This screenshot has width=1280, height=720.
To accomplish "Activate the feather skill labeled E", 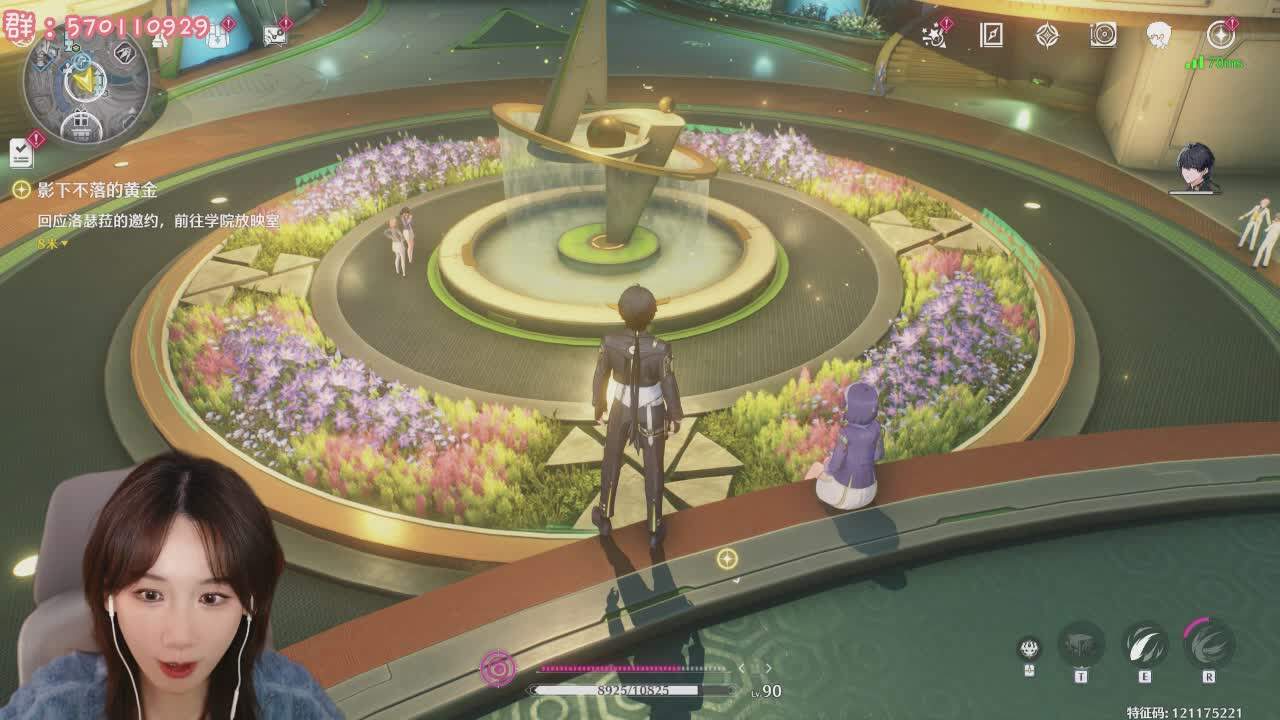I will [x=1145, y=644].
